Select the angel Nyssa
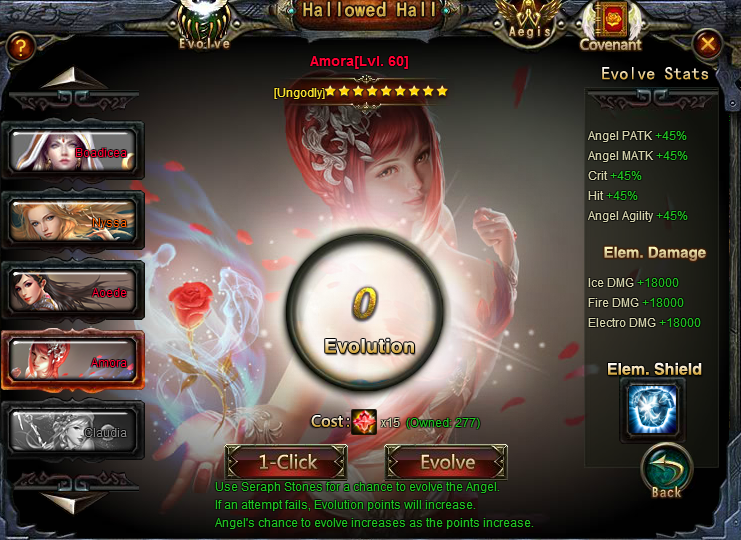 coord(74,220)
